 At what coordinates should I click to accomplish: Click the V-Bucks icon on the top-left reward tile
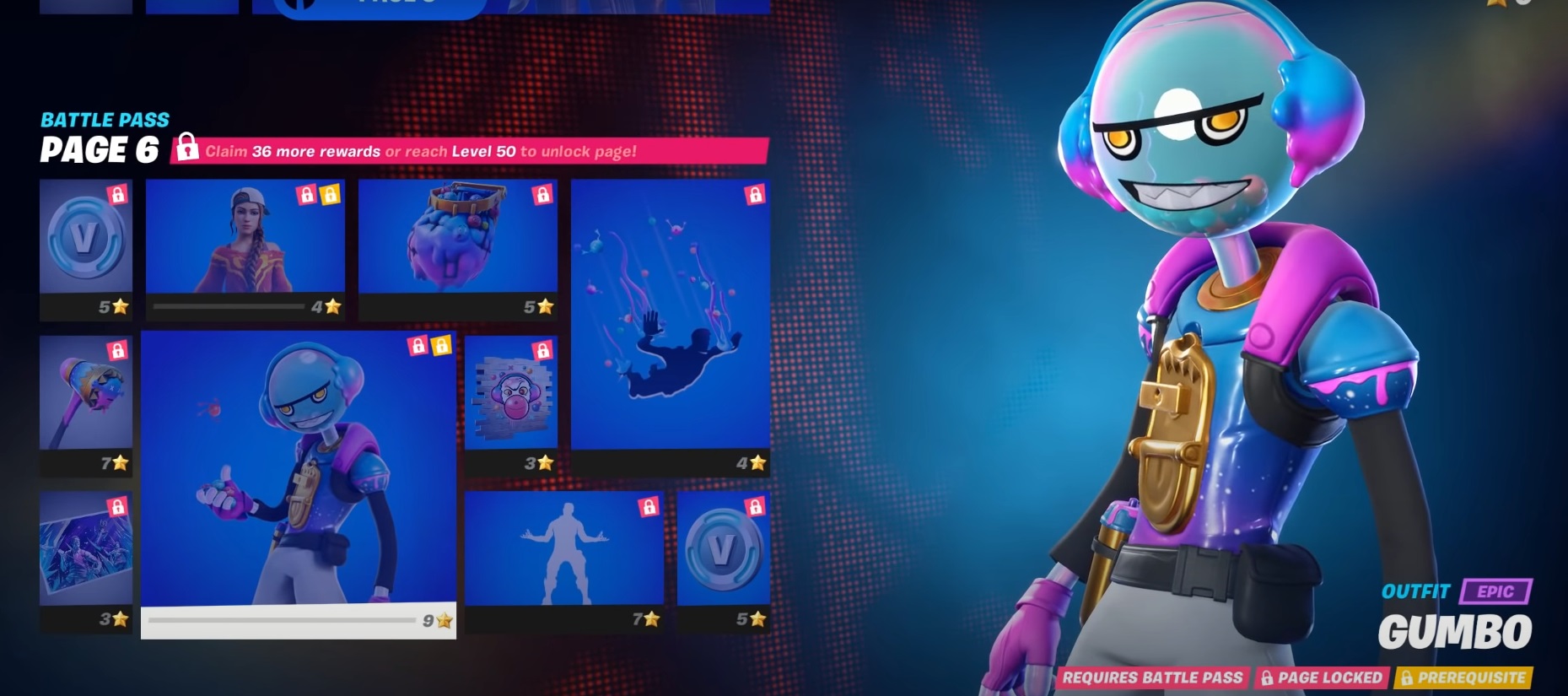(84, 237)
